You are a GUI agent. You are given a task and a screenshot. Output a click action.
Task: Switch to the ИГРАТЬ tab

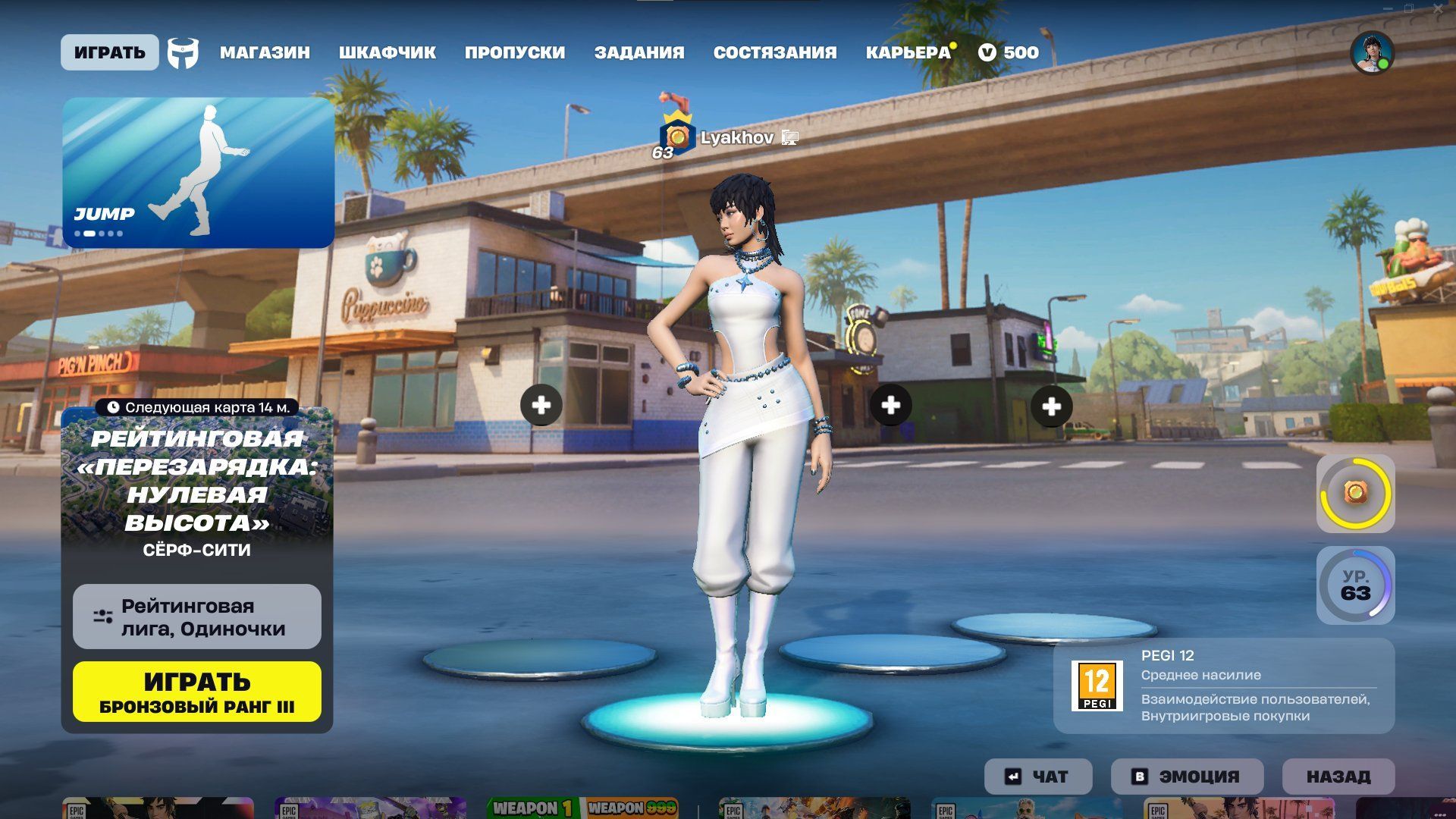point(110,52)
